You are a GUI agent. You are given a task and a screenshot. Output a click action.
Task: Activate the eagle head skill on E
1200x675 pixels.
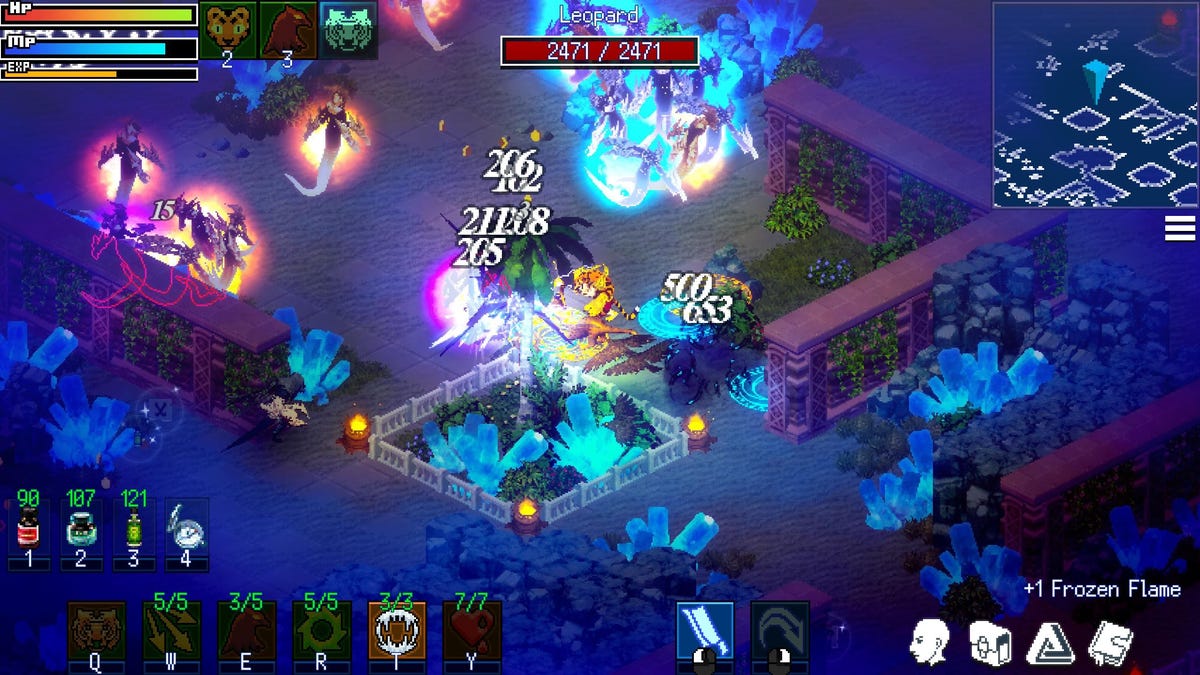pyautogui.click(x=246, y=631)
